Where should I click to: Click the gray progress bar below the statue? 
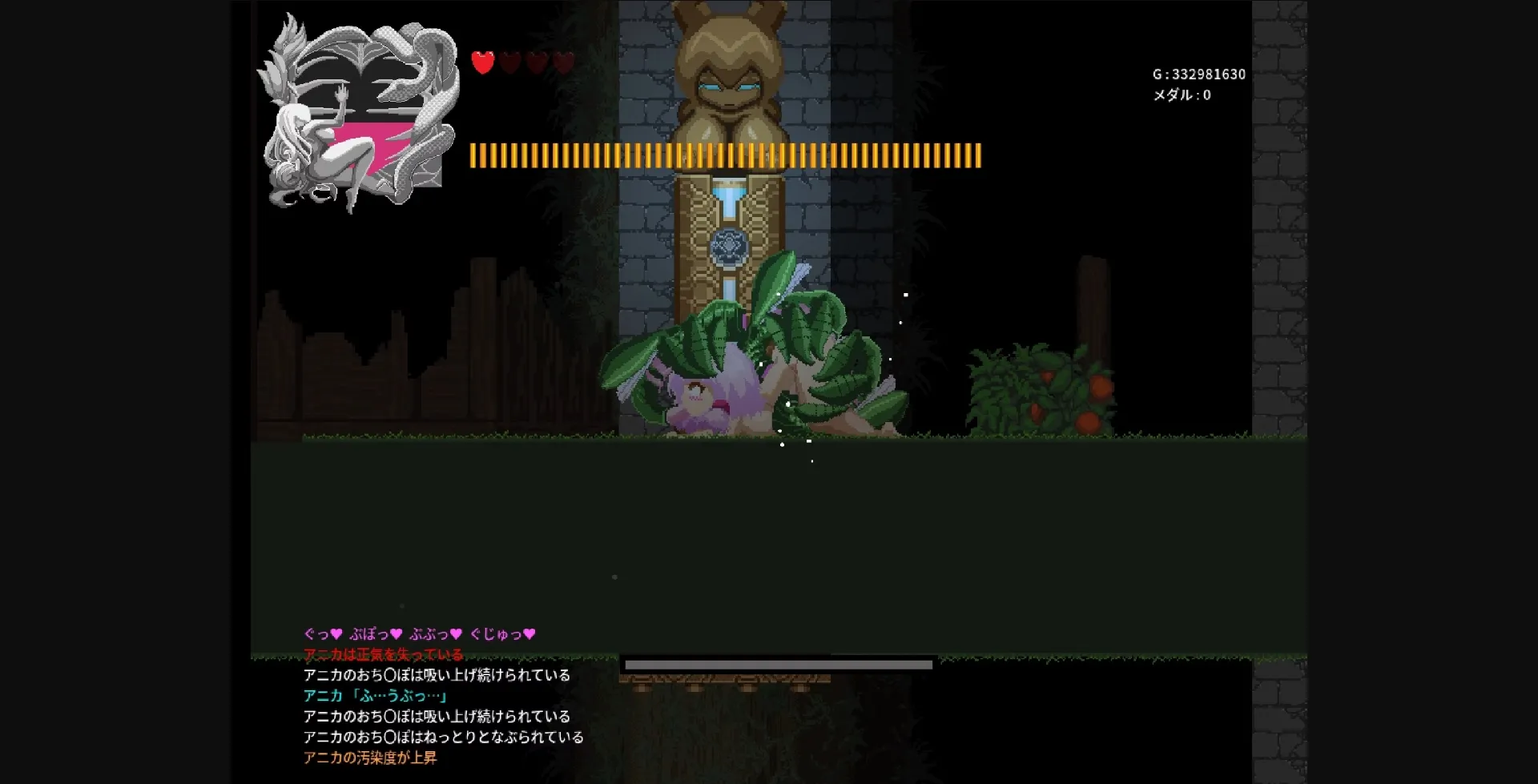[x=777, y=663]
